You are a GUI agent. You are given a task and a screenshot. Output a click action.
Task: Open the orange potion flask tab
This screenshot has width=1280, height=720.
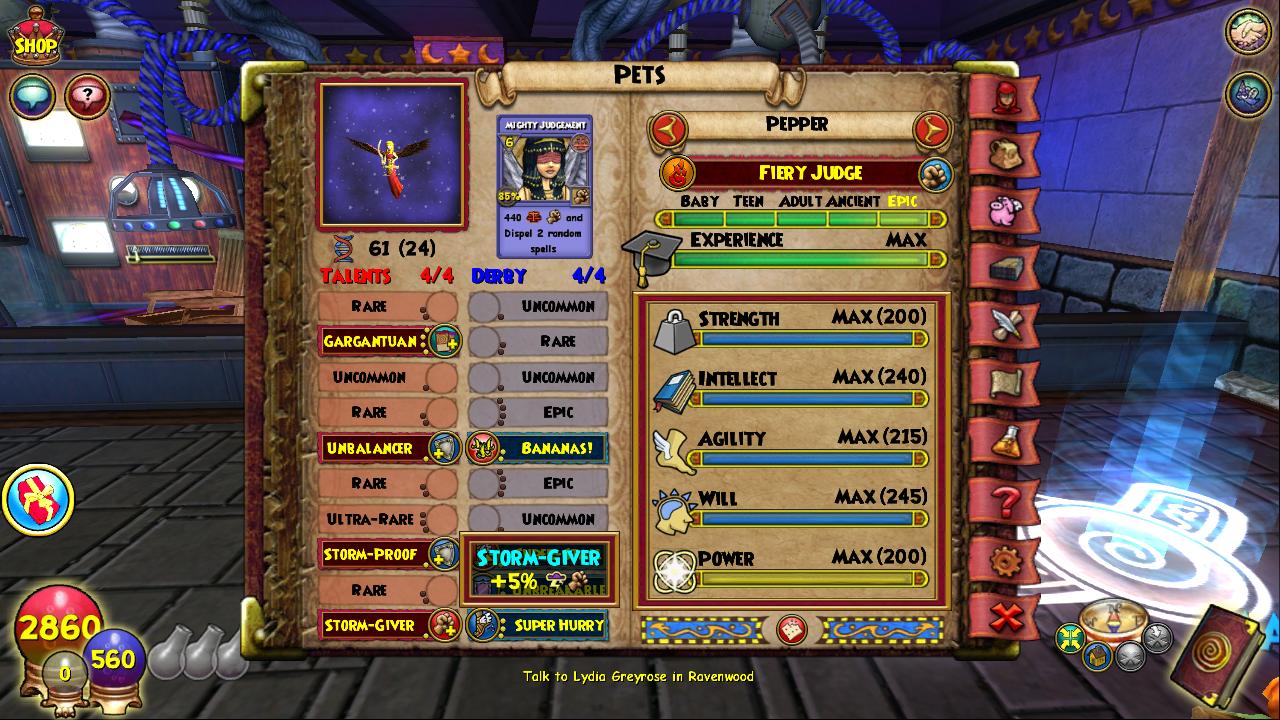pyautogui.click(x=1005, y=441)
